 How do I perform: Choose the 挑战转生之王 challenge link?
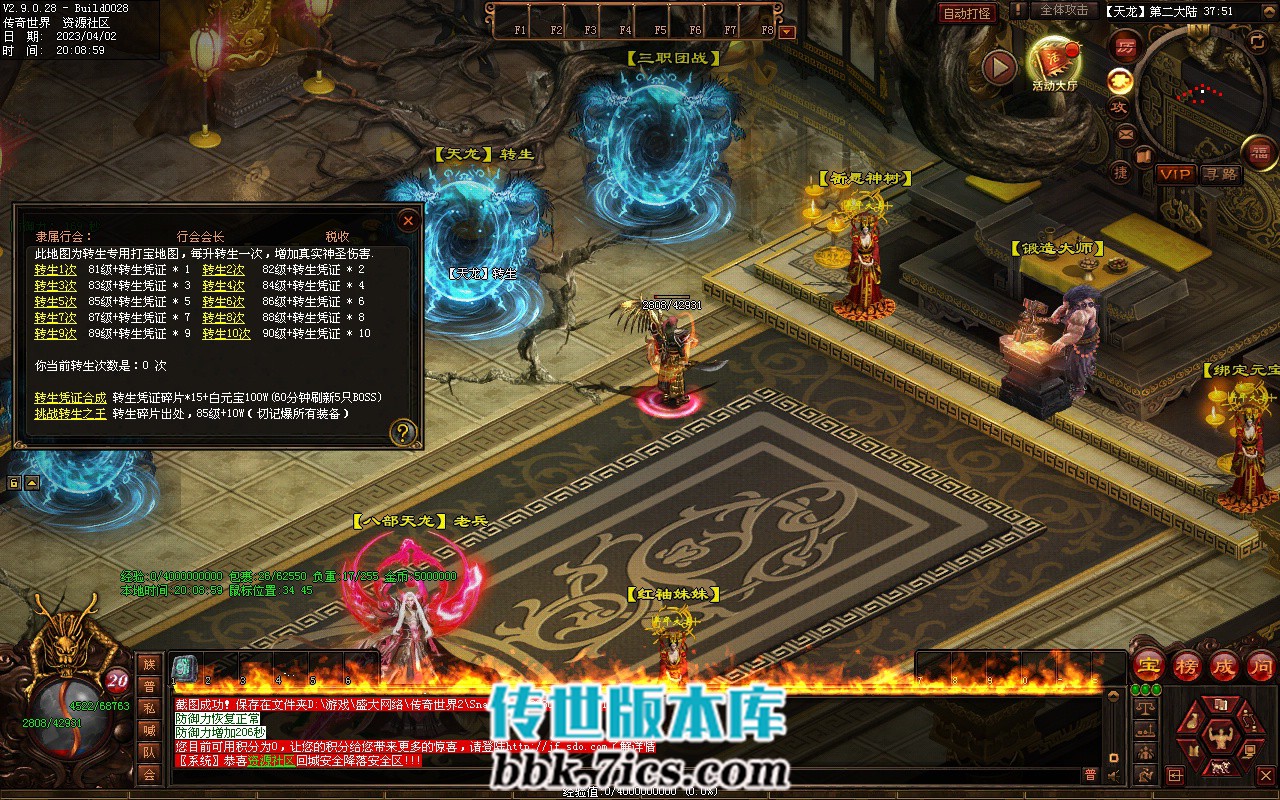point(70,414)
